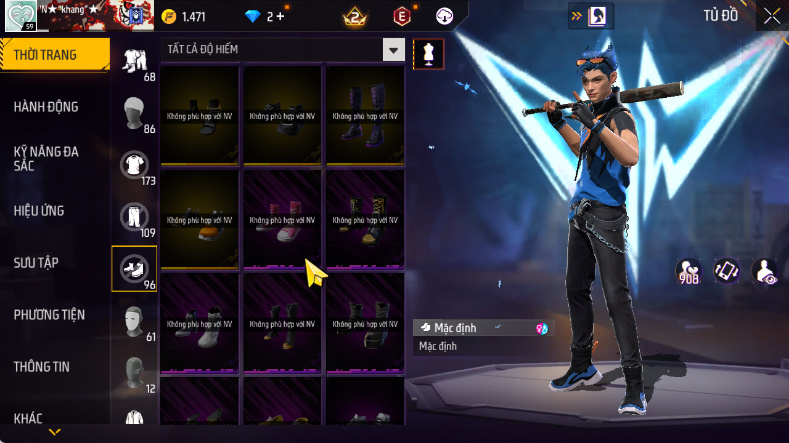This screenshot has height=443, width=789.
Task: Select the tall purple boots item
Action: 364,115
